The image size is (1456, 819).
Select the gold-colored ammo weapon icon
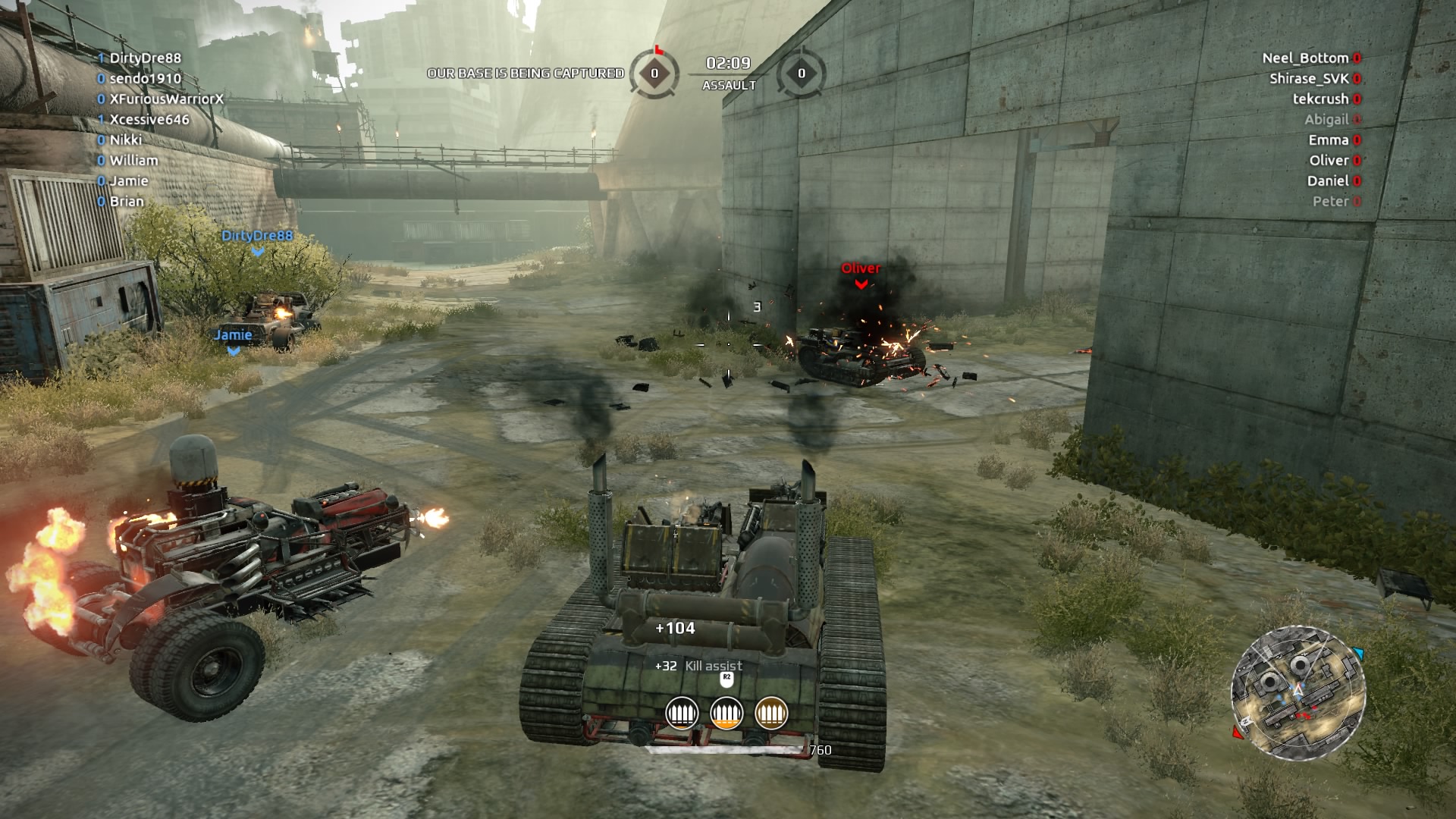[771, 713]
